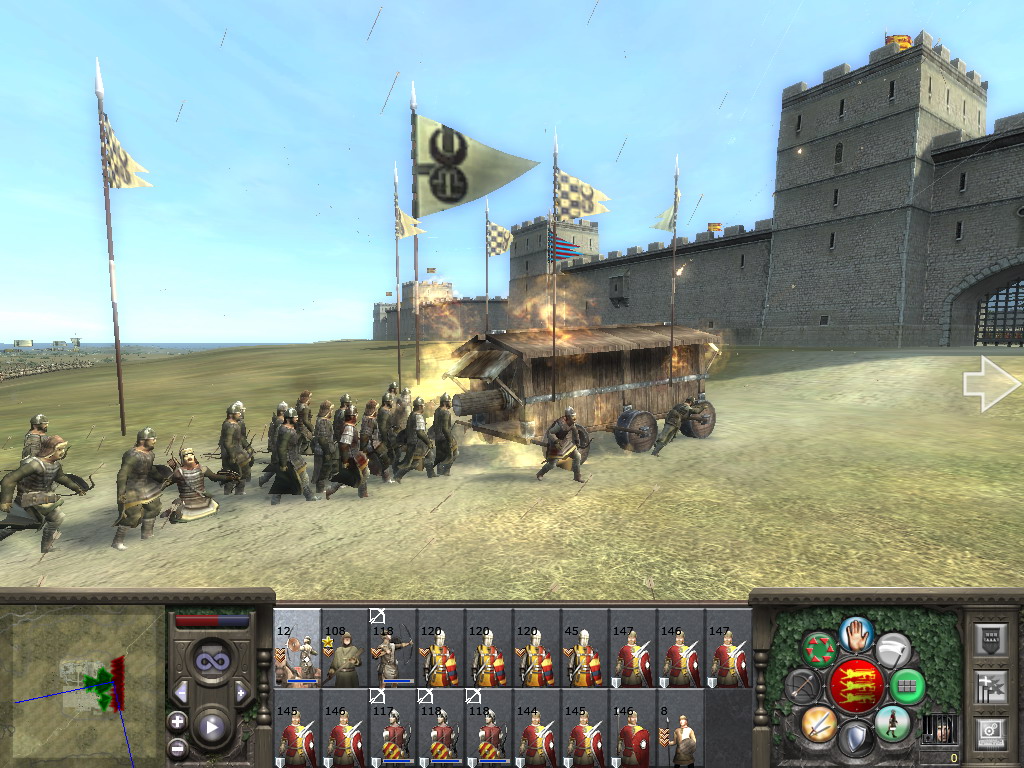Activate the halt order hand icon
1024x768 pixels.
[x=856, y=633]
